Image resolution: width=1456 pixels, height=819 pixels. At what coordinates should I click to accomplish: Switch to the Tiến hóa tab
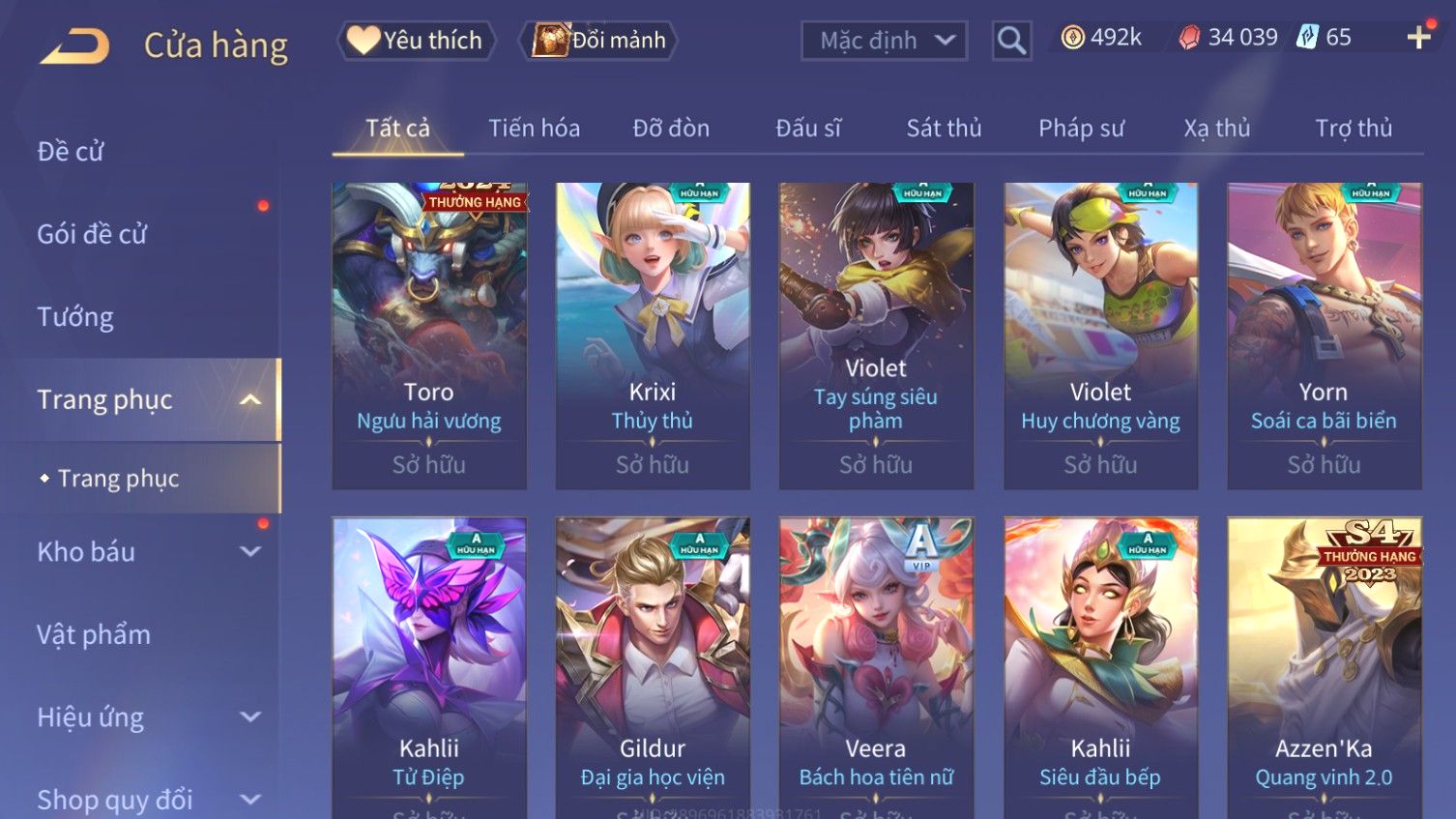tap(534, 129)
